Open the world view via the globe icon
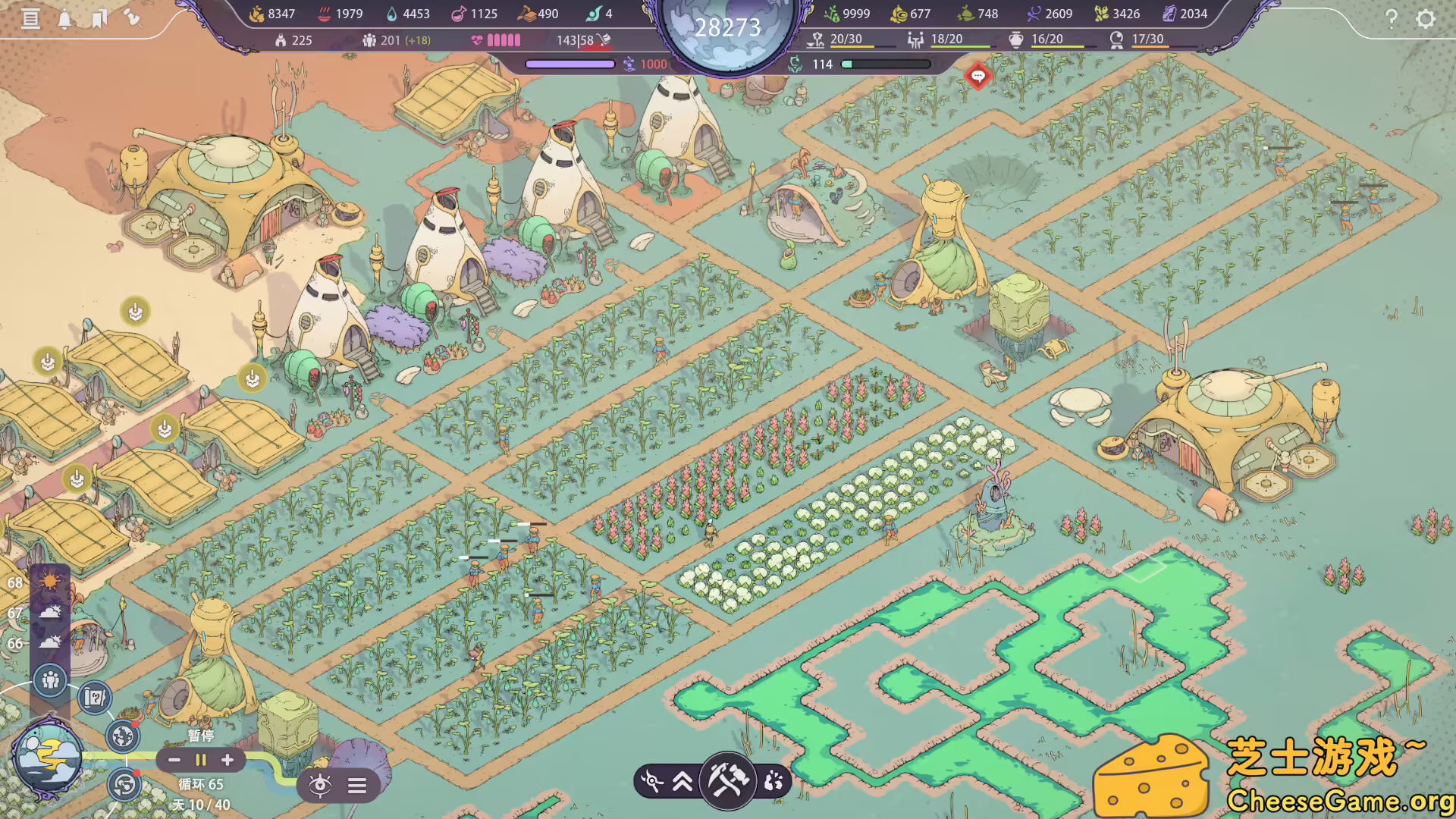 click(122, 736)
